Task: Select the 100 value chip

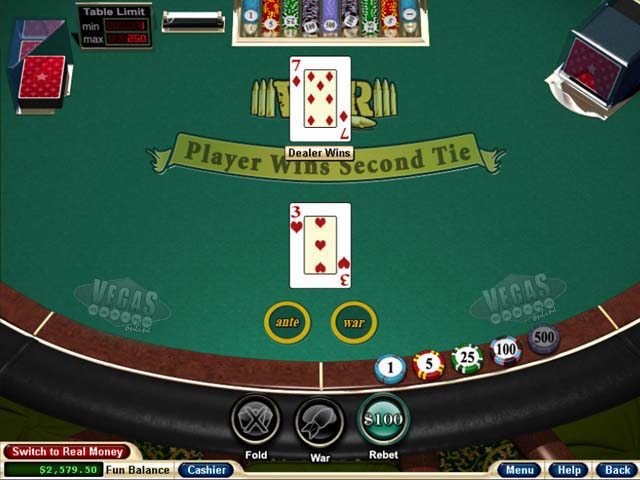Action: (x=506, y=350)
